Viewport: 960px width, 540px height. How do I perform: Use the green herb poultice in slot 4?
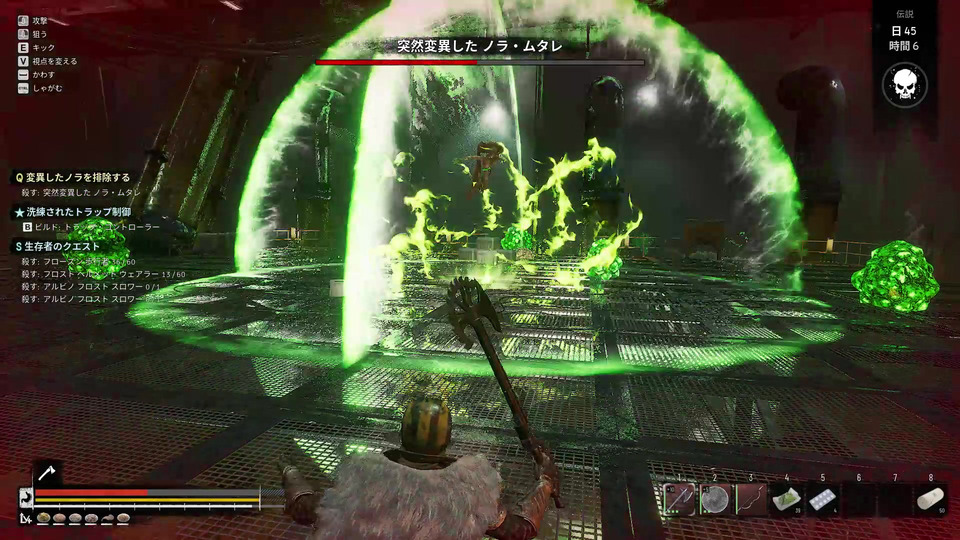787,498
